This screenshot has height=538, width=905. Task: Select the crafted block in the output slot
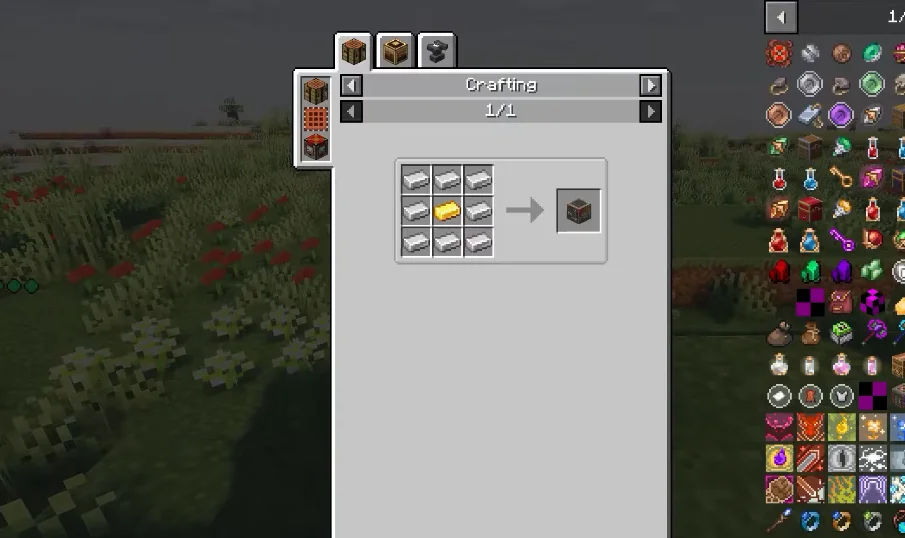pyautogui.click(x=579, y=211)
